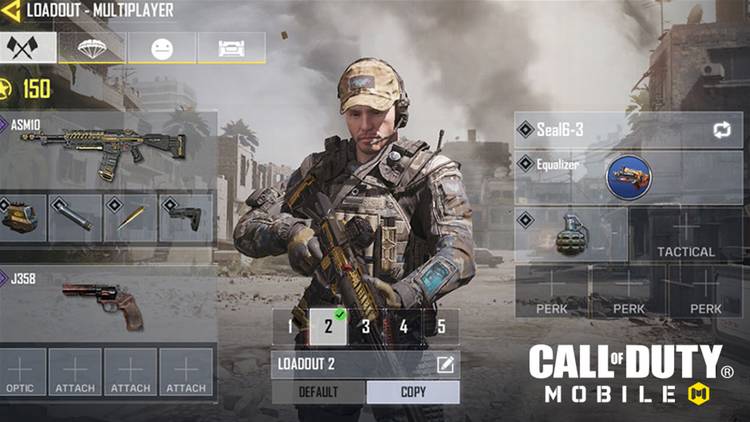Switch to loadout 4

403,326
